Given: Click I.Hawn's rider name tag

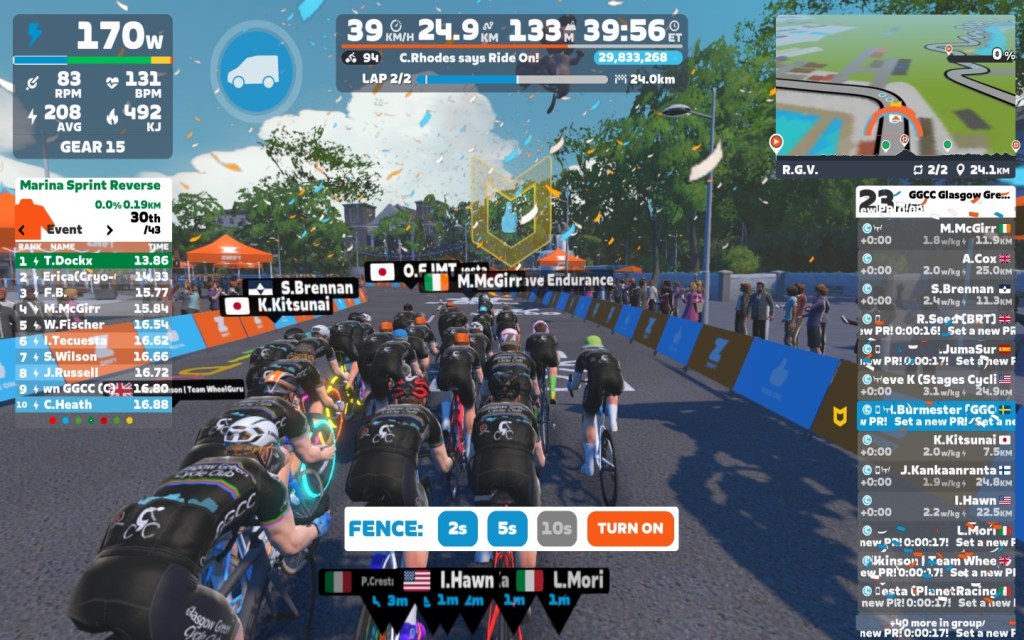Looking at the screenshot, I should click(466, 580).
